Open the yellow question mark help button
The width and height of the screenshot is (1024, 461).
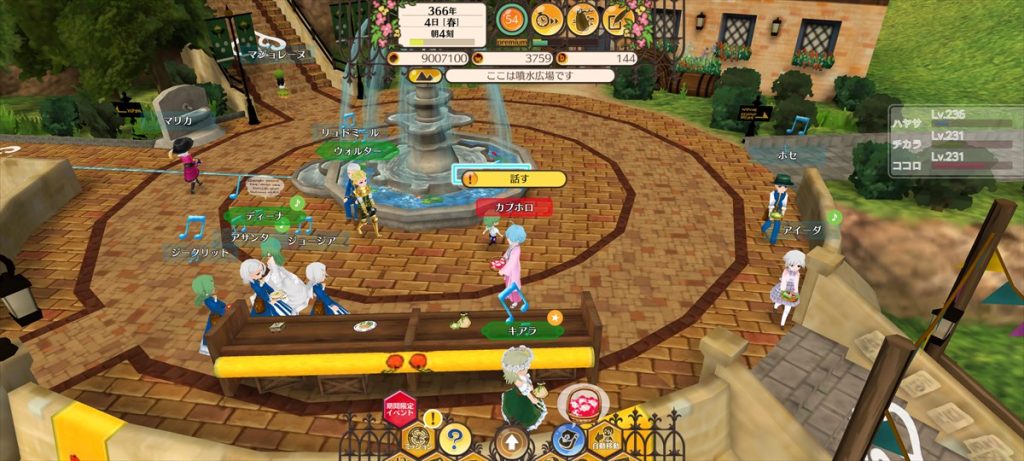coord(454,437)
